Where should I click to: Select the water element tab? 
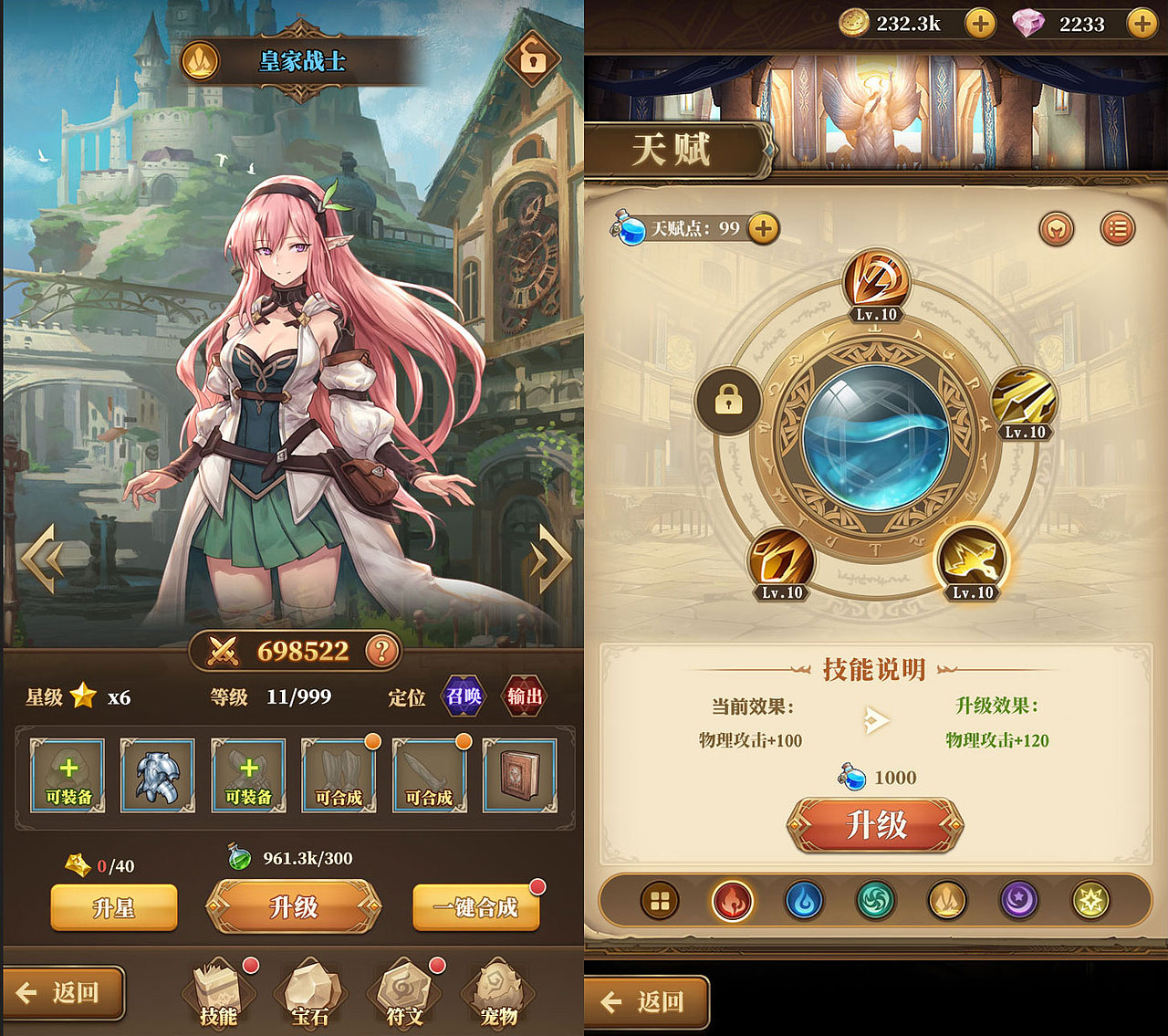click(803, 899)
